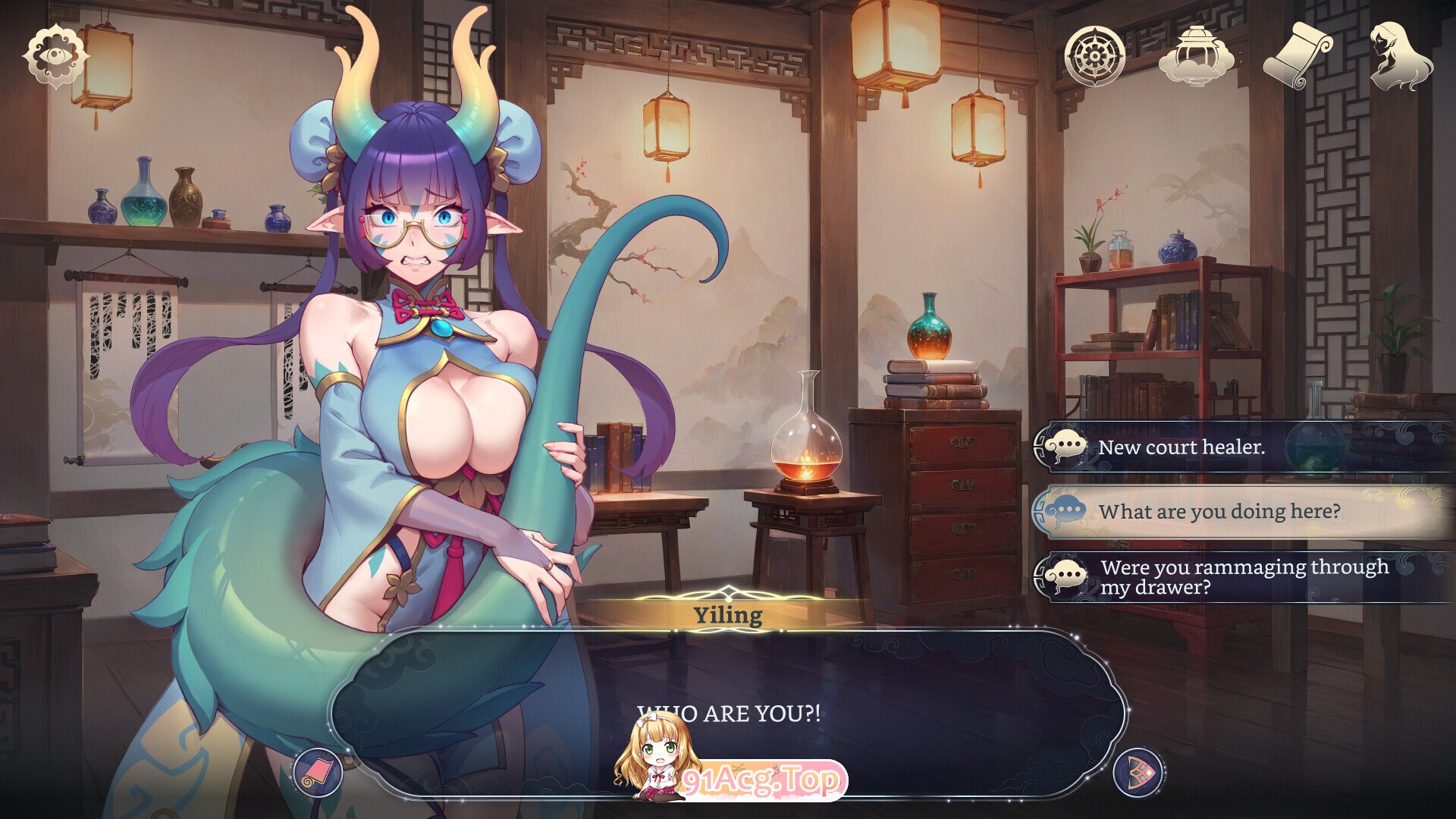Click the 91Acg.Top watermark banner
1456x819 pixels.
(762, 780)
